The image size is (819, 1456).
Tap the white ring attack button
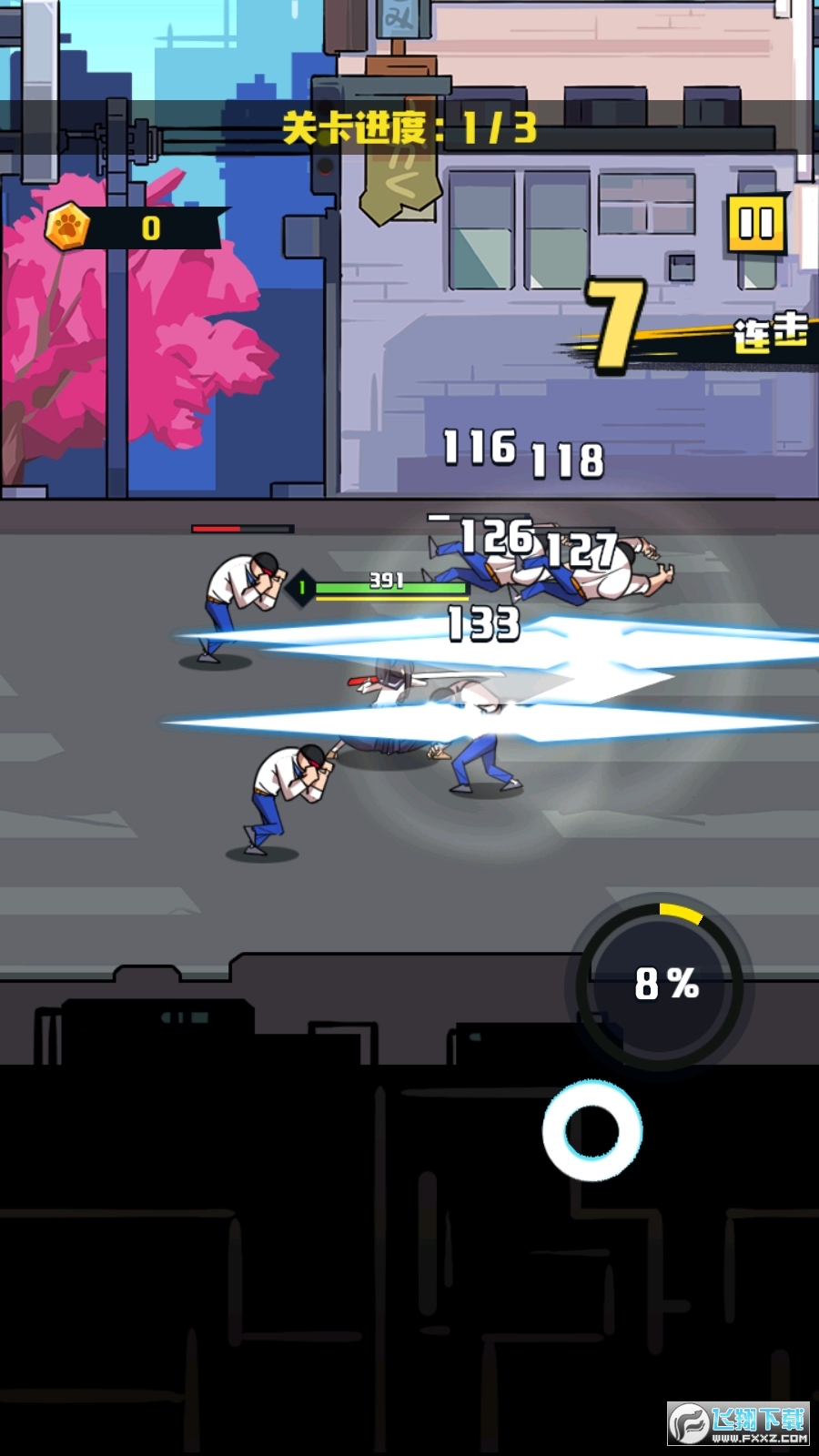592,1131
